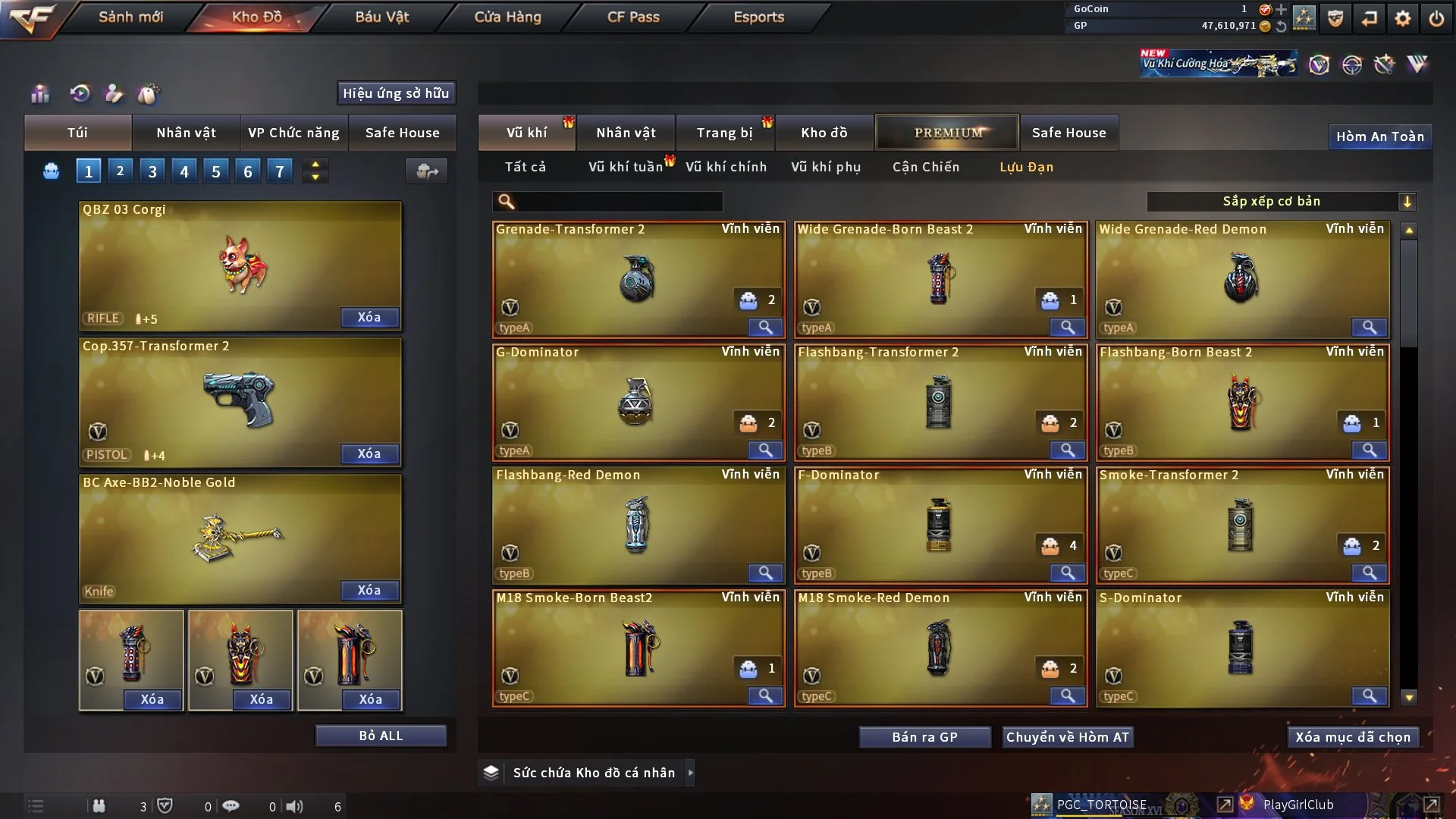Select the PREMIUM storage tab
This screenshot has width=1456, height=819.
(x=947, y=133)
